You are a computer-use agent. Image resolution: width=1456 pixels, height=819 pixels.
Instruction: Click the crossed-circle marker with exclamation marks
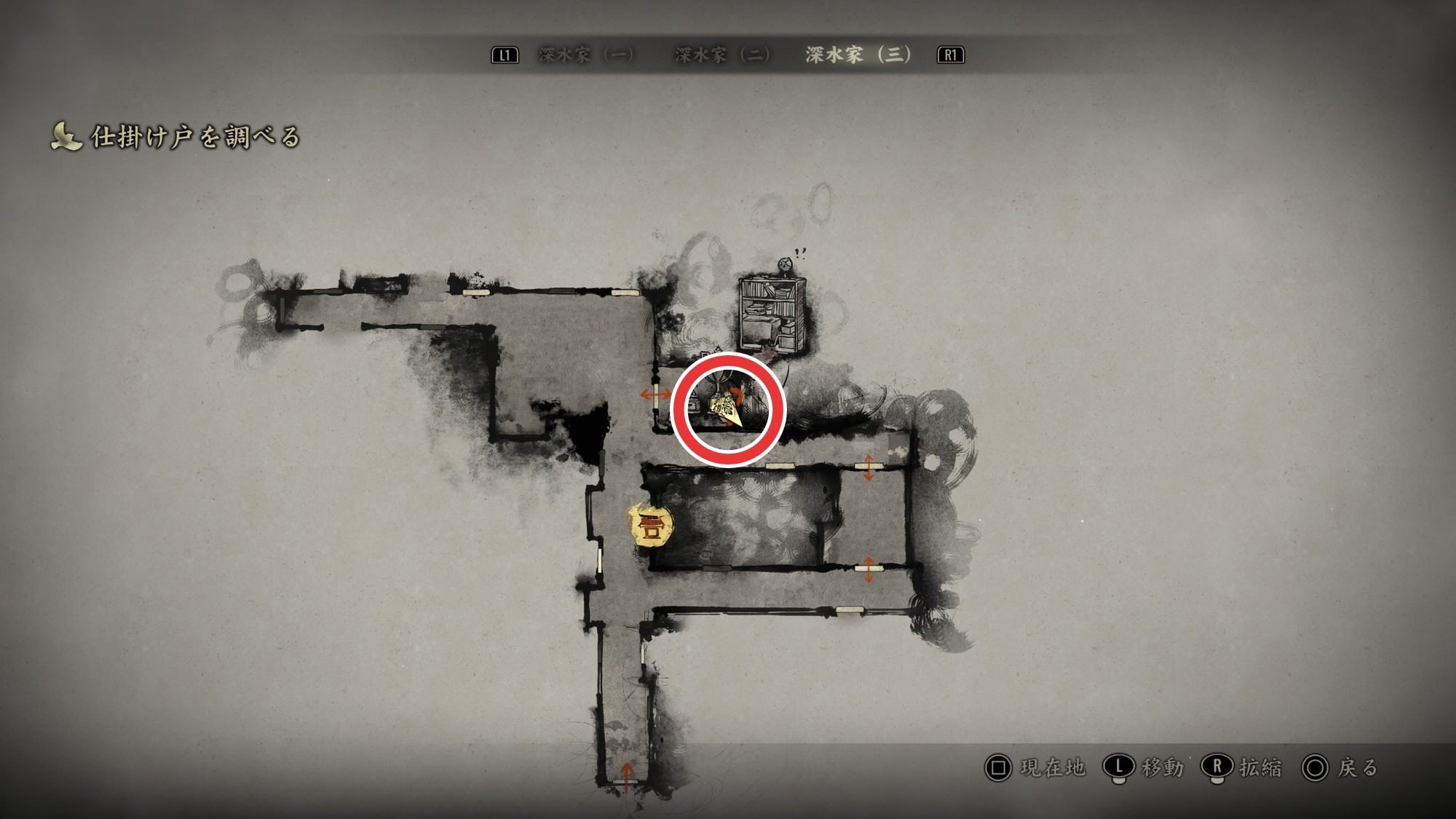coord(785,263)
